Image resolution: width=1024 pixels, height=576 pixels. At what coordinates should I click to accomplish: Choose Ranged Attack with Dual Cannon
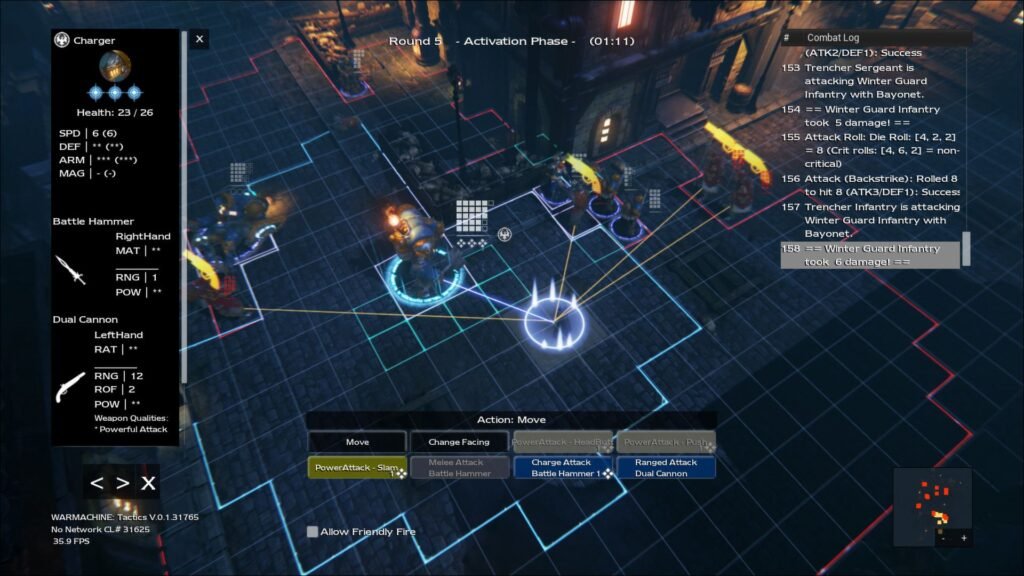coord(665,468)
